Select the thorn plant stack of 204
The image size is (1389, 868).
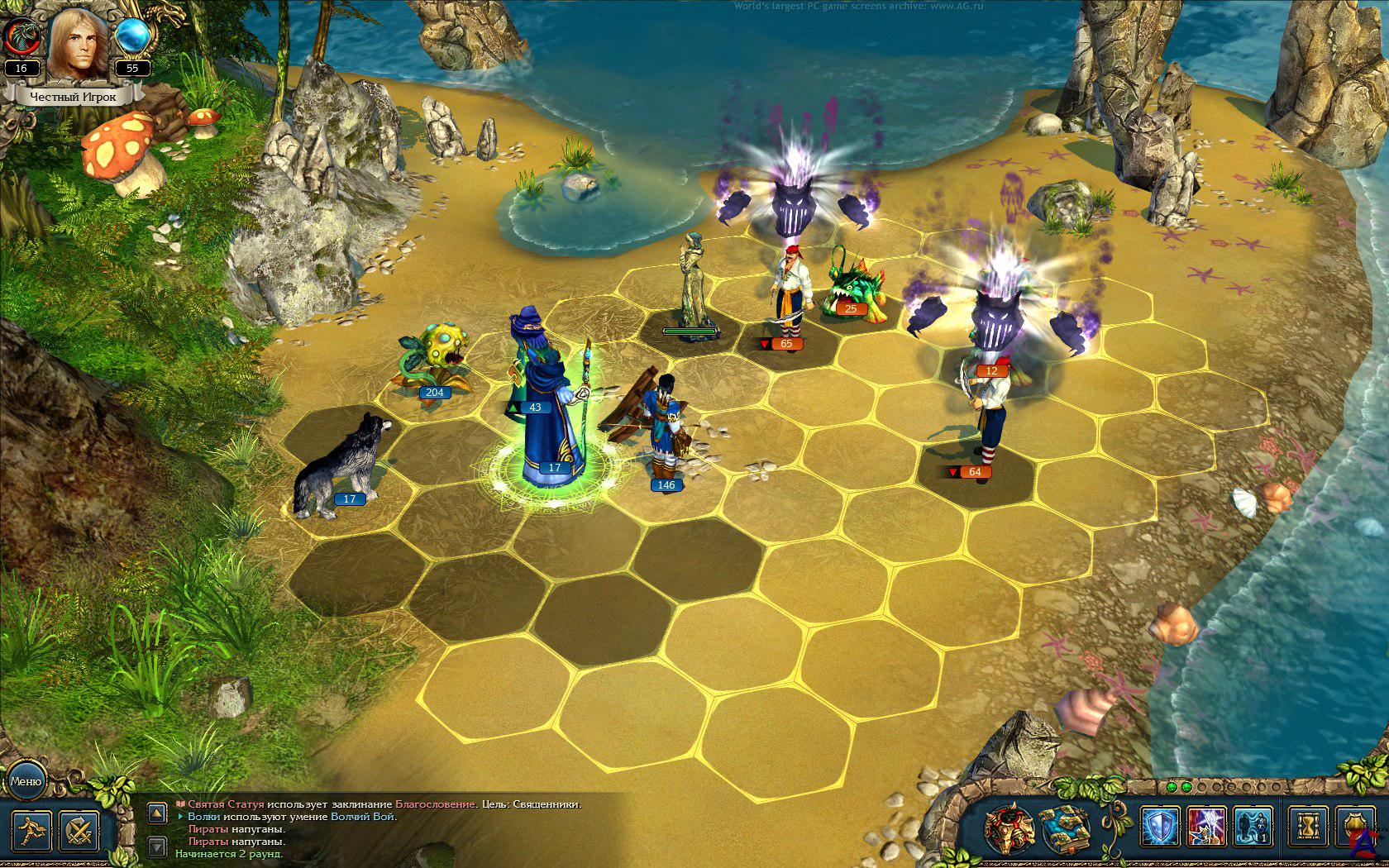click(432, 357)
